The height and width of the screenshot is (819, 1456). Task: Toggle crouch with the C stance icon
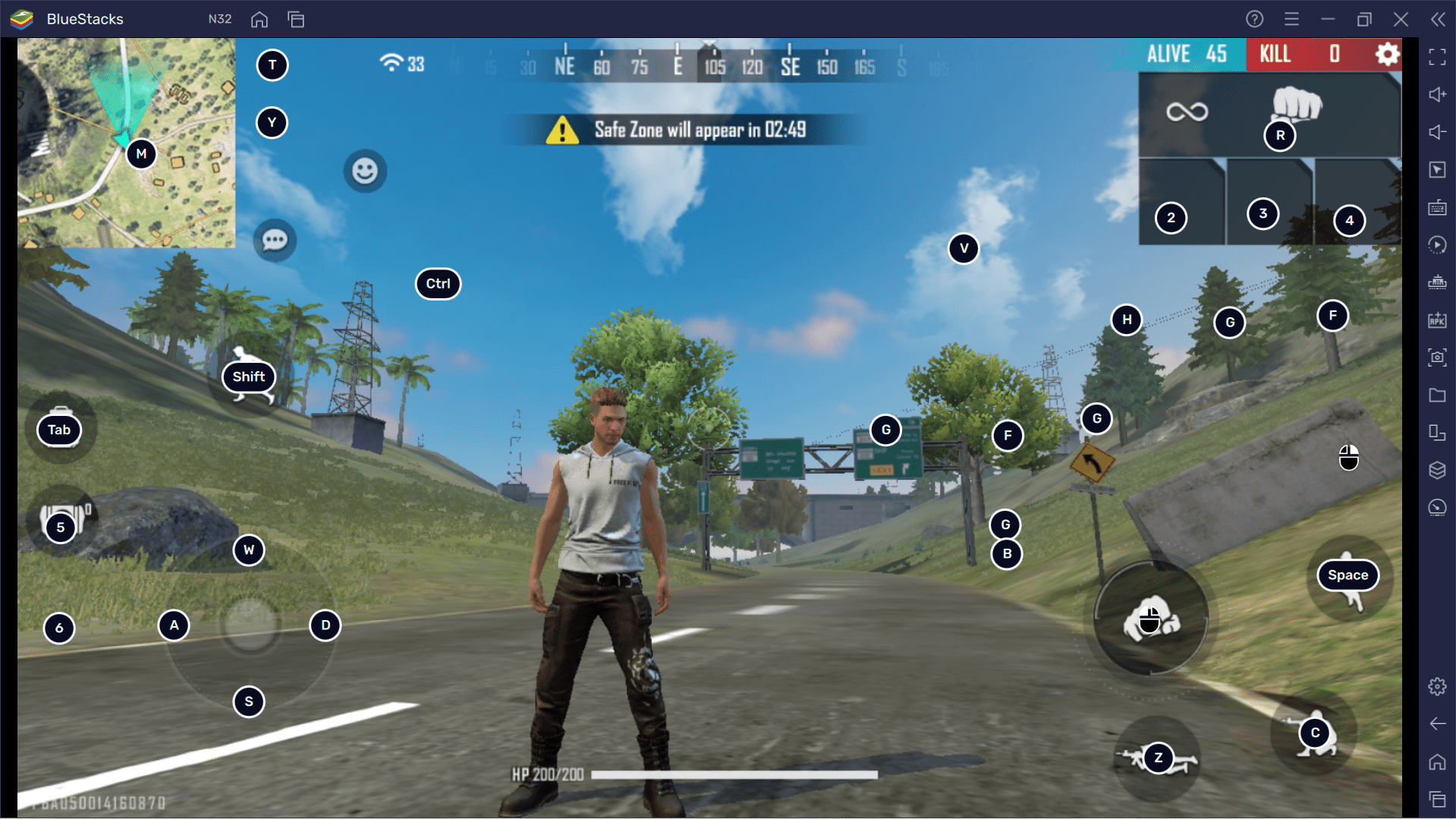pyautogui.click(x=1315, y=732)
